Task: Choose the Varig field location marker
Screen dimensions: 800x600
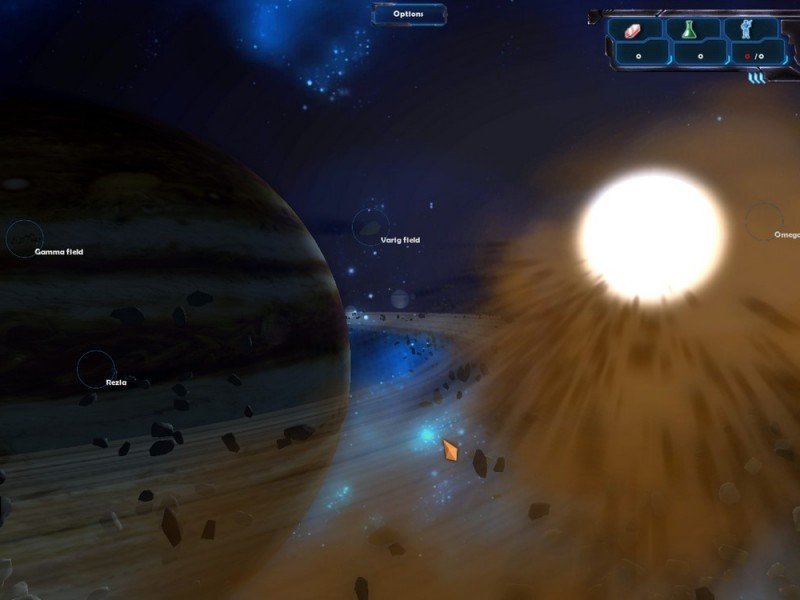Action: (371, 226)
